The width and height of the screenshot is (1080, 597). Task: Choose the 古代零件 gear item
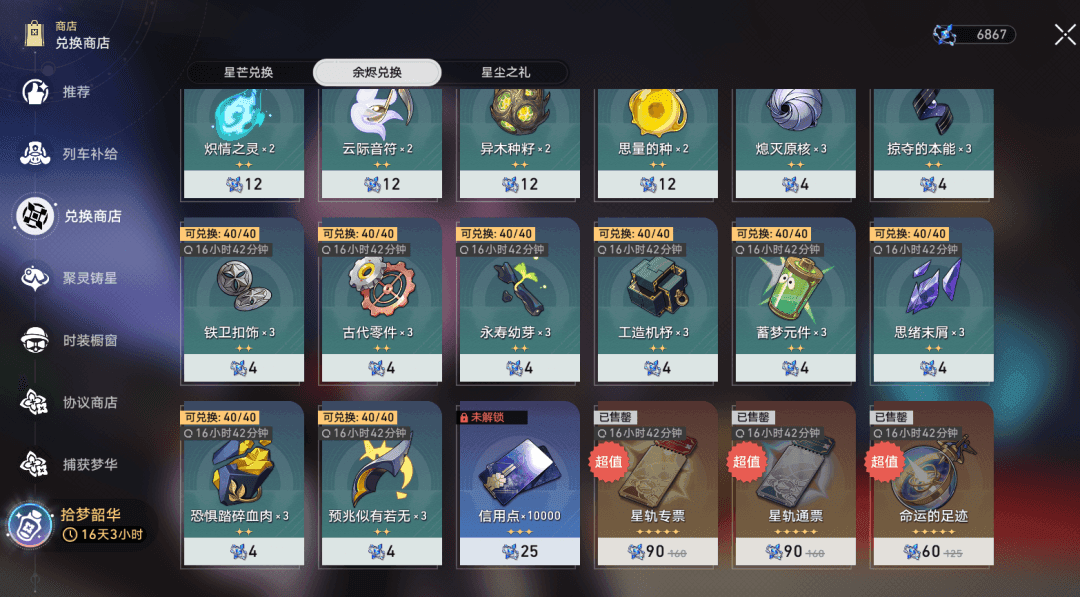click(x=380, y=298)
